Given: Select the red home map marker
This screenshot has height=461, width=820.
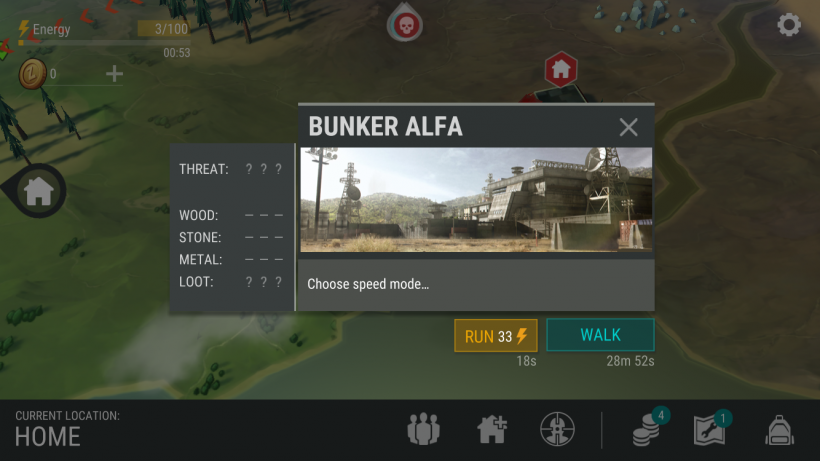Looking at the screenshot, I should pos(560,69).
